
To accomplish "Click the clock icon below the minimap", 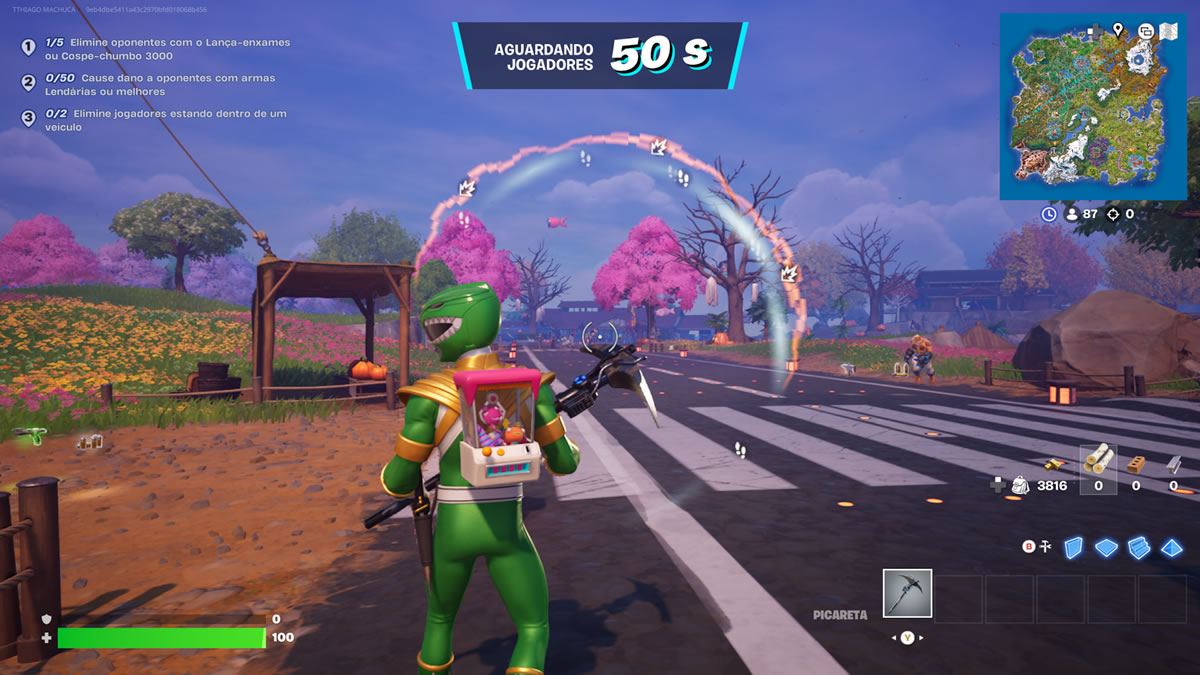I will [x=1048, y=214].
